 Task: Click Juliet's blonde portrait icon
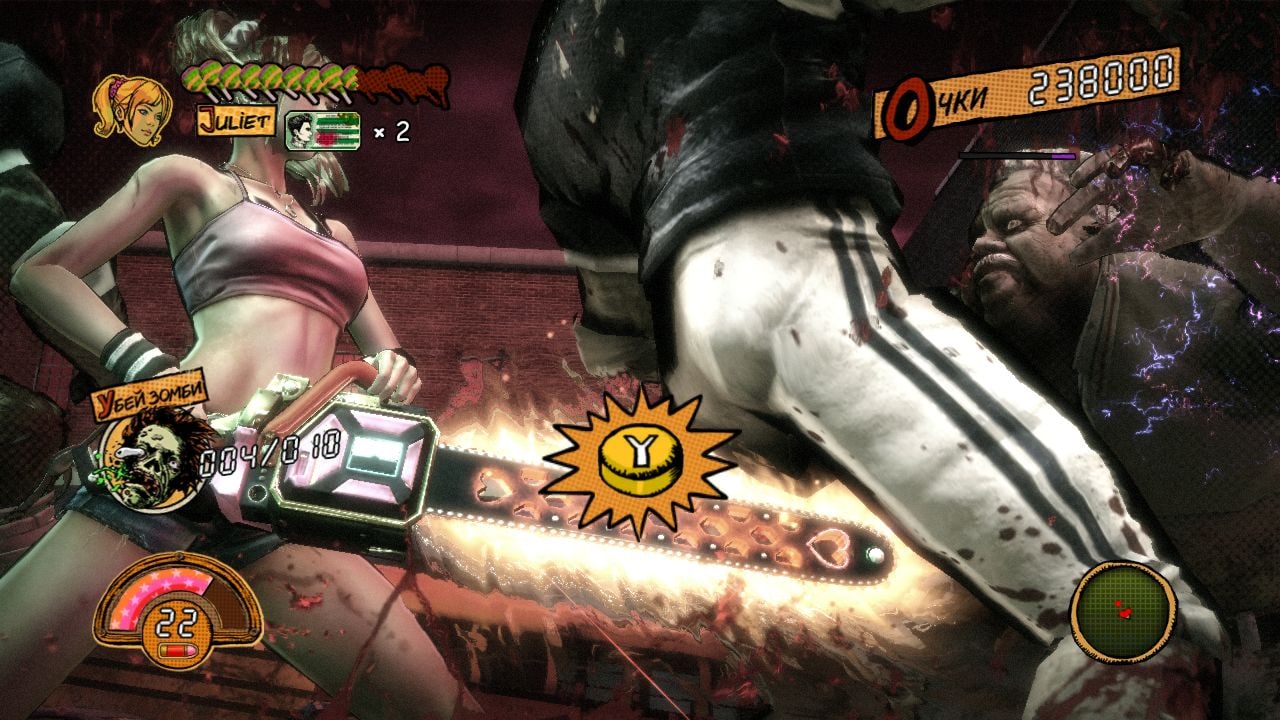[131, 108]
